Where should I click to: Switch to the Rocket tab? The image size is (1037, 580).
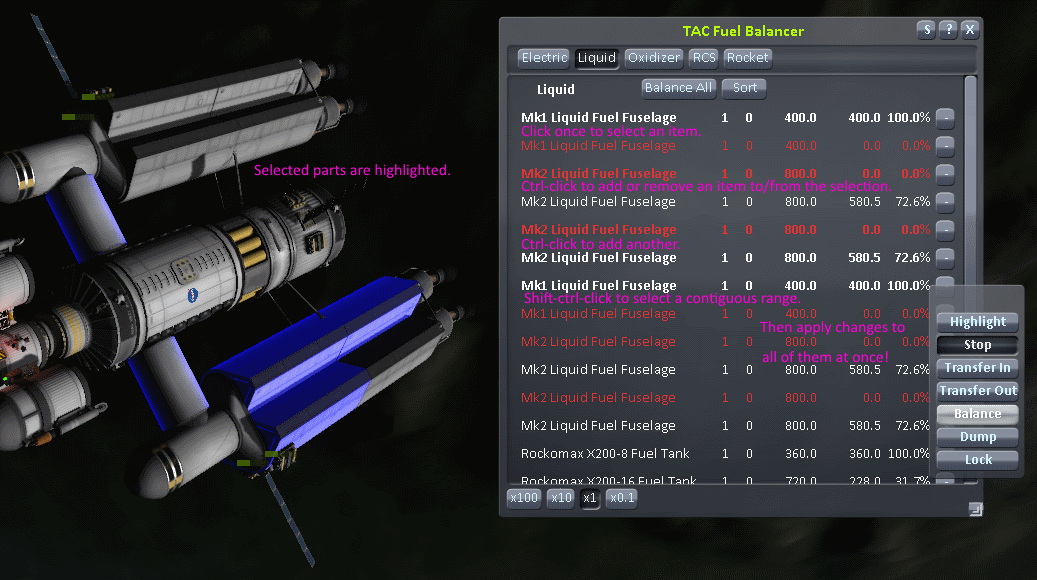pyautogui.click(x=748, y=58)
